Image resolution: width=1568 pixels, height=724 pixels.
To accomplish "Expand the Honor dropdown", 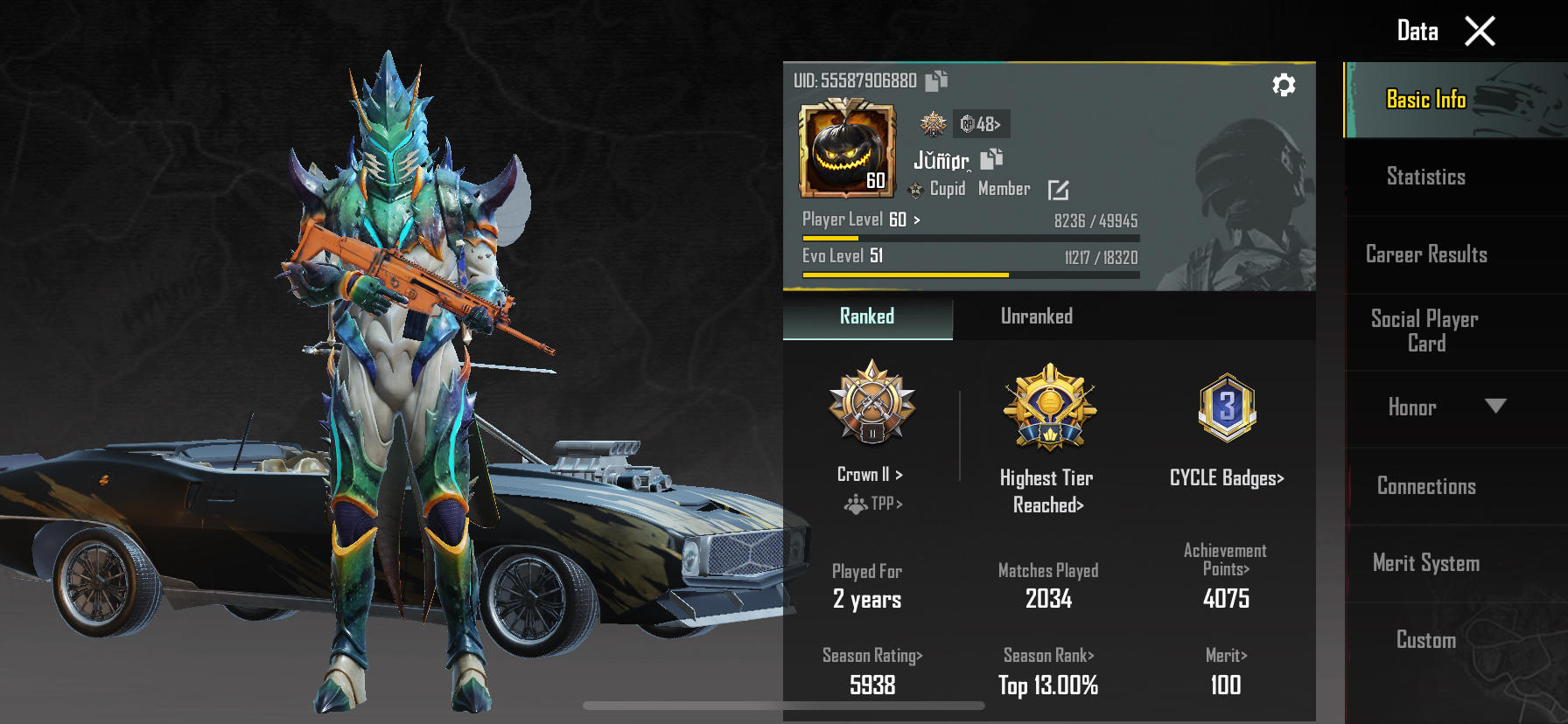I will [1494, 407].
